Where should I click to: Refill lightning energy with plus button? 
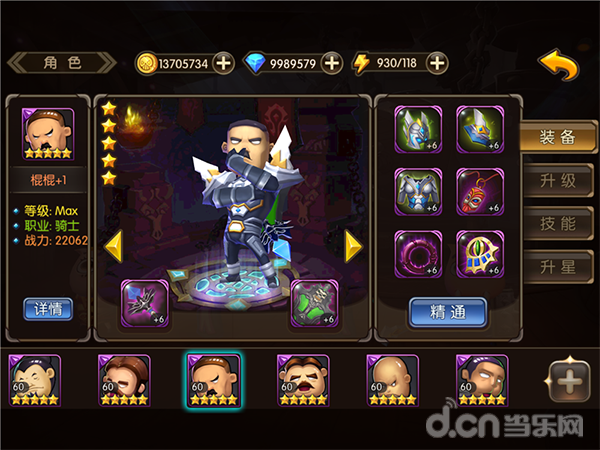coord(436,64)
